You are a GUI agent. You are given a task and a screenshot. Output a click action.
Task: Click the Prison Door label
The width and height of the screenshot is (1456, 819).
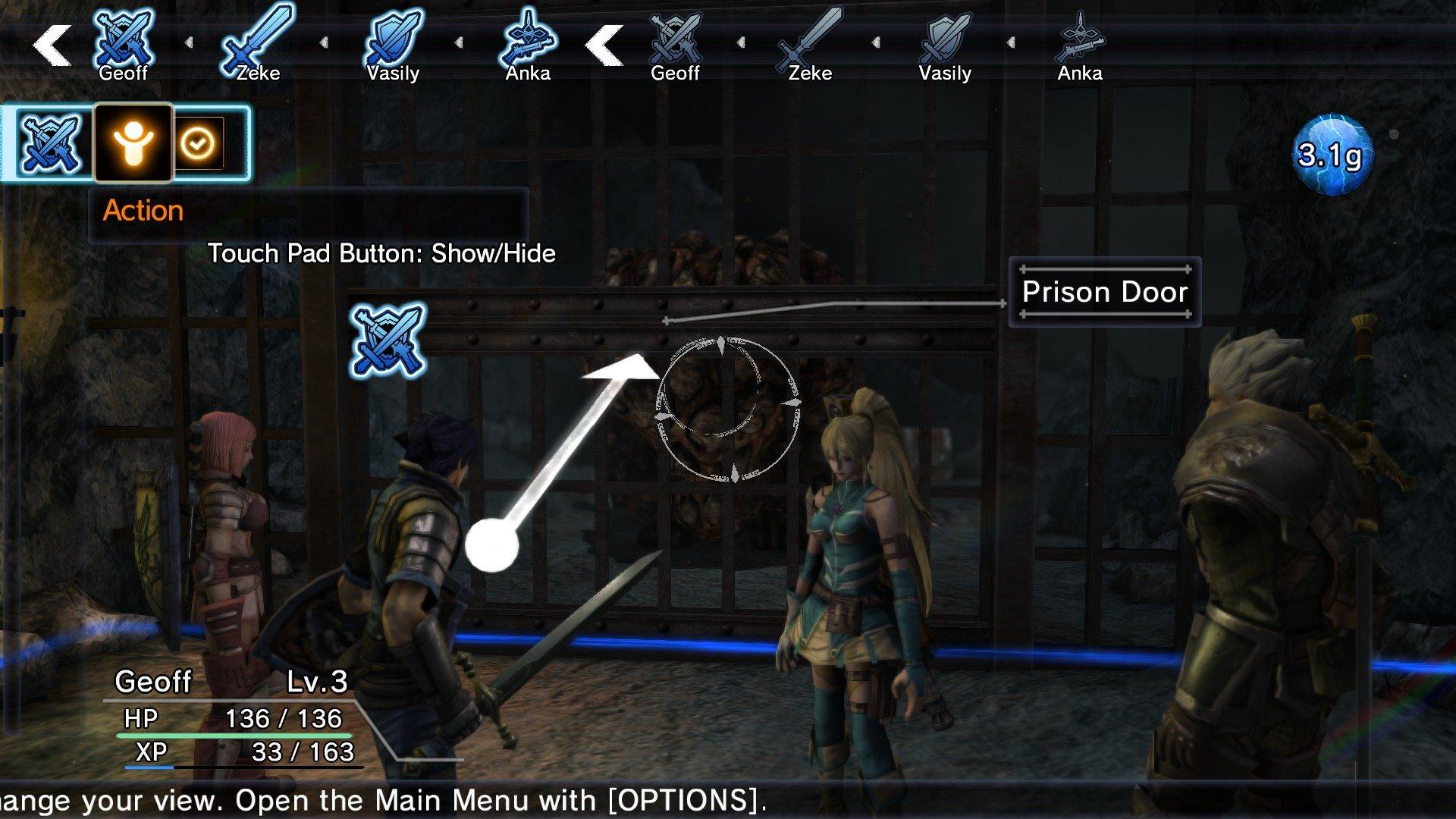click(x=1106, y=292)
